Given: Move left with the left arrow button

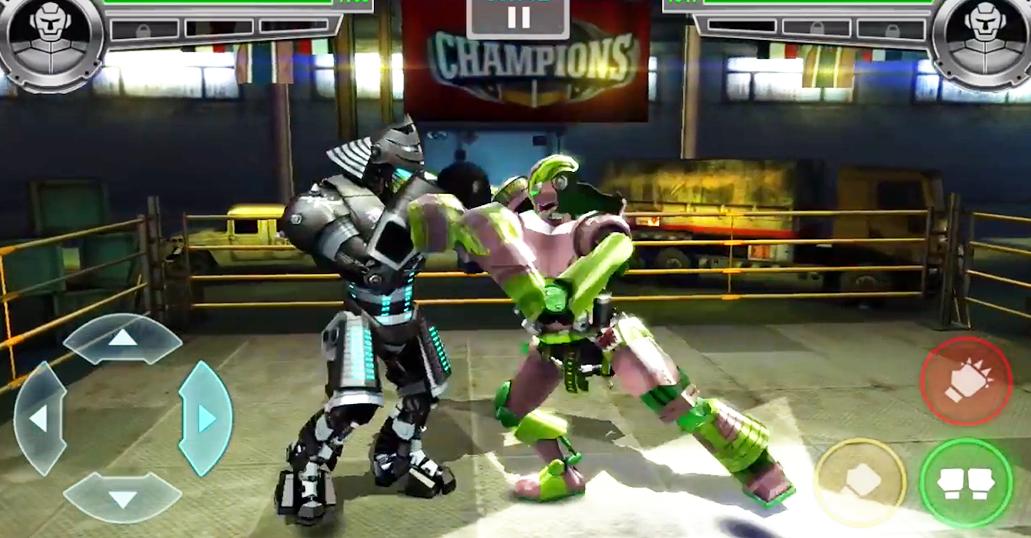Looking at the screenshot, I should [39, 417].
